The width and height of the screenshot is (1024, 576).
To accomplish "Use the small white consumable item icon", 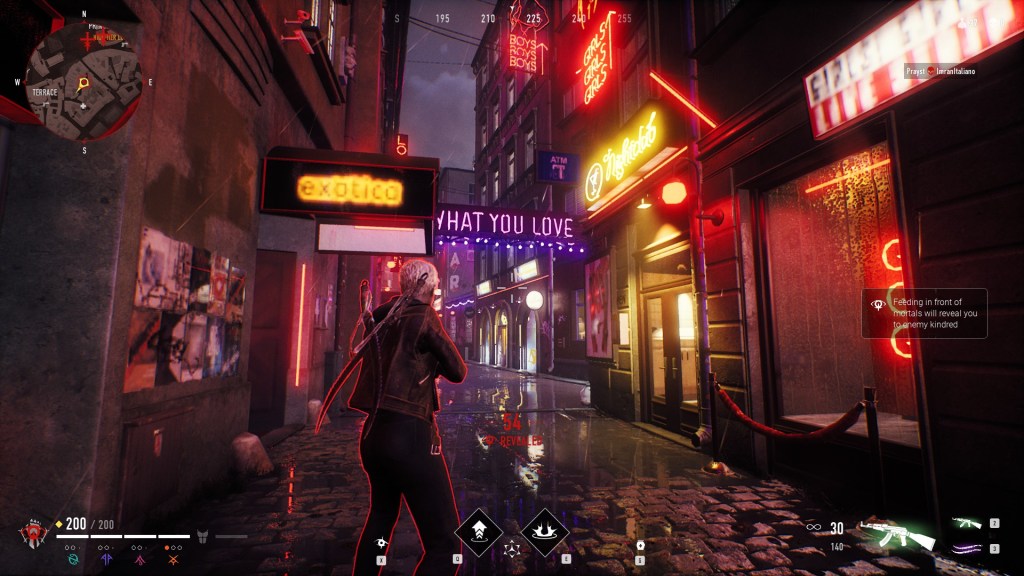I will [640, 545].
